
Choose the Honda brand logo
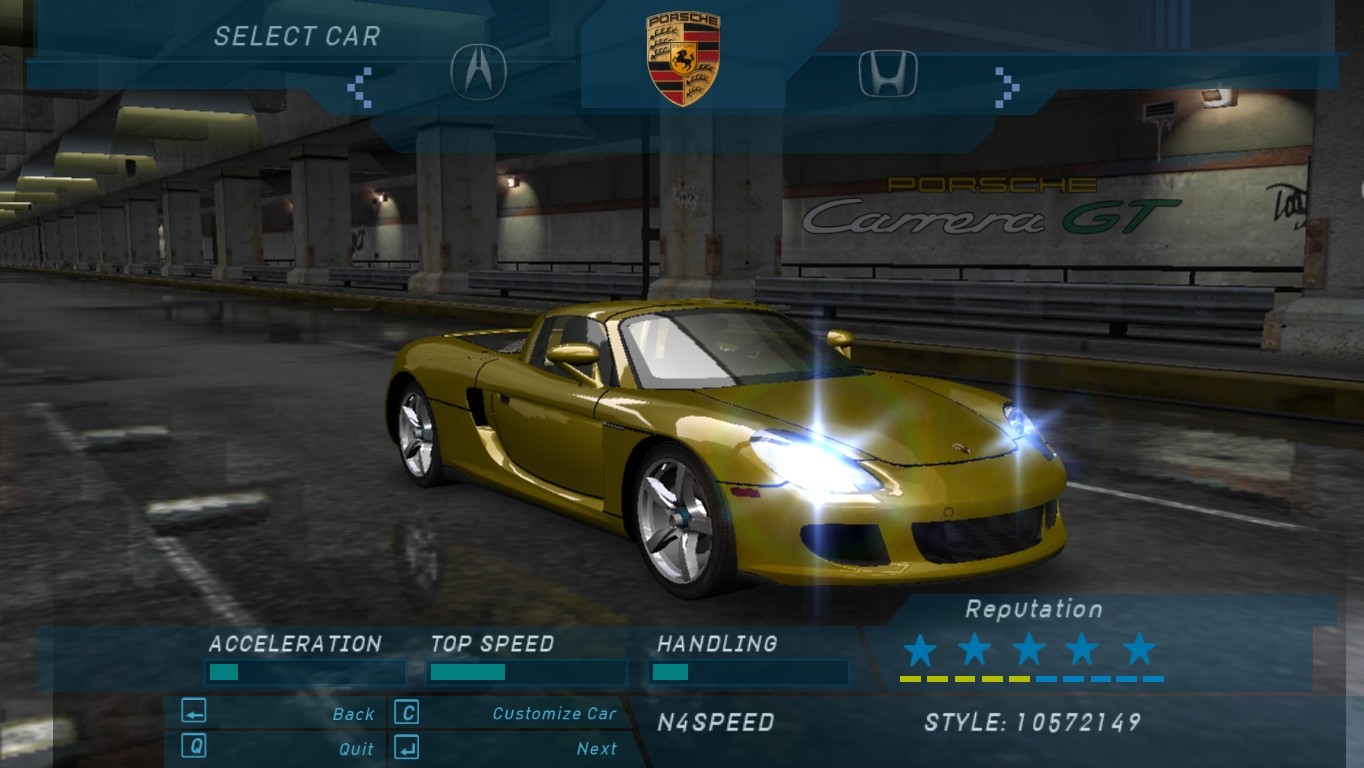(888, 73)
